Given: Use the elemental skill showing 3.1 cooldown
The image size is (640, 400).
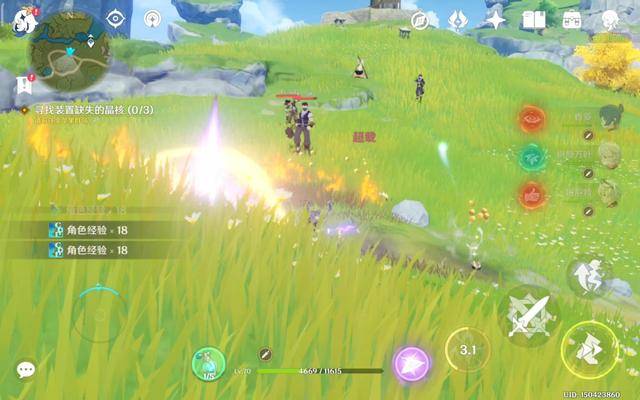Looking at the screenshot, I should click(468, 350).
